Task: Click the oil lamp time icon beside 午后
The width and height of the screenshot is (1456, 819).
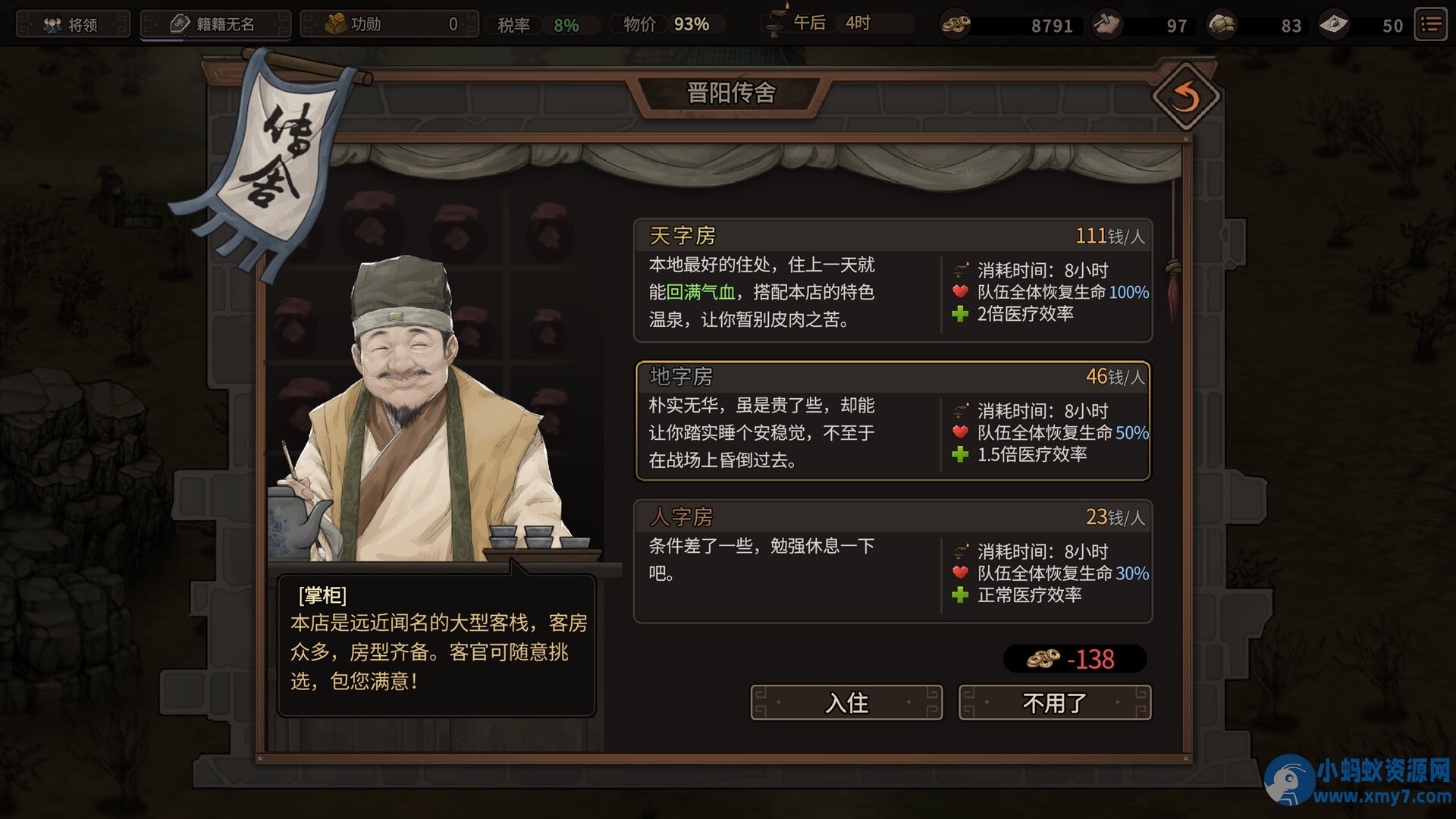Action: tap(775, 23)
